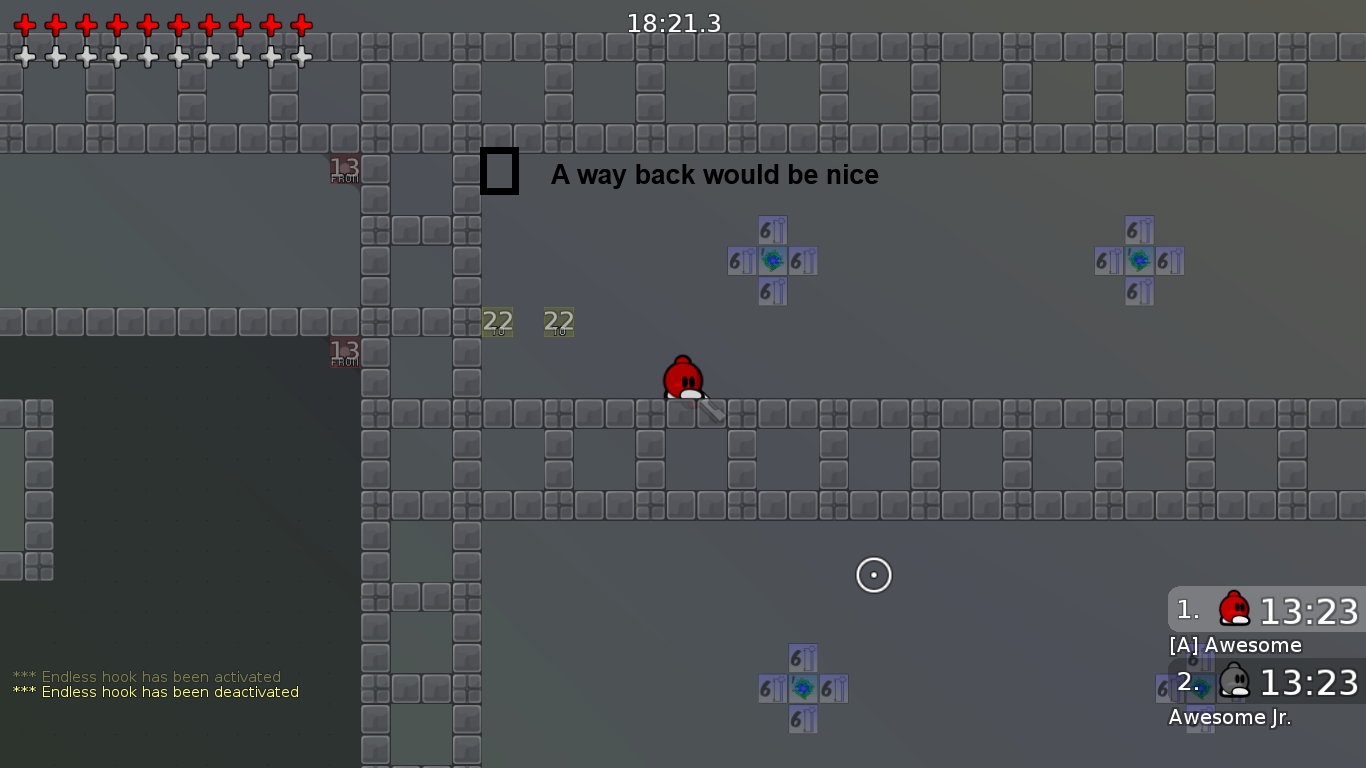Click a numbered 6 switch timer tile above the flower

click(x=771, y=230)
